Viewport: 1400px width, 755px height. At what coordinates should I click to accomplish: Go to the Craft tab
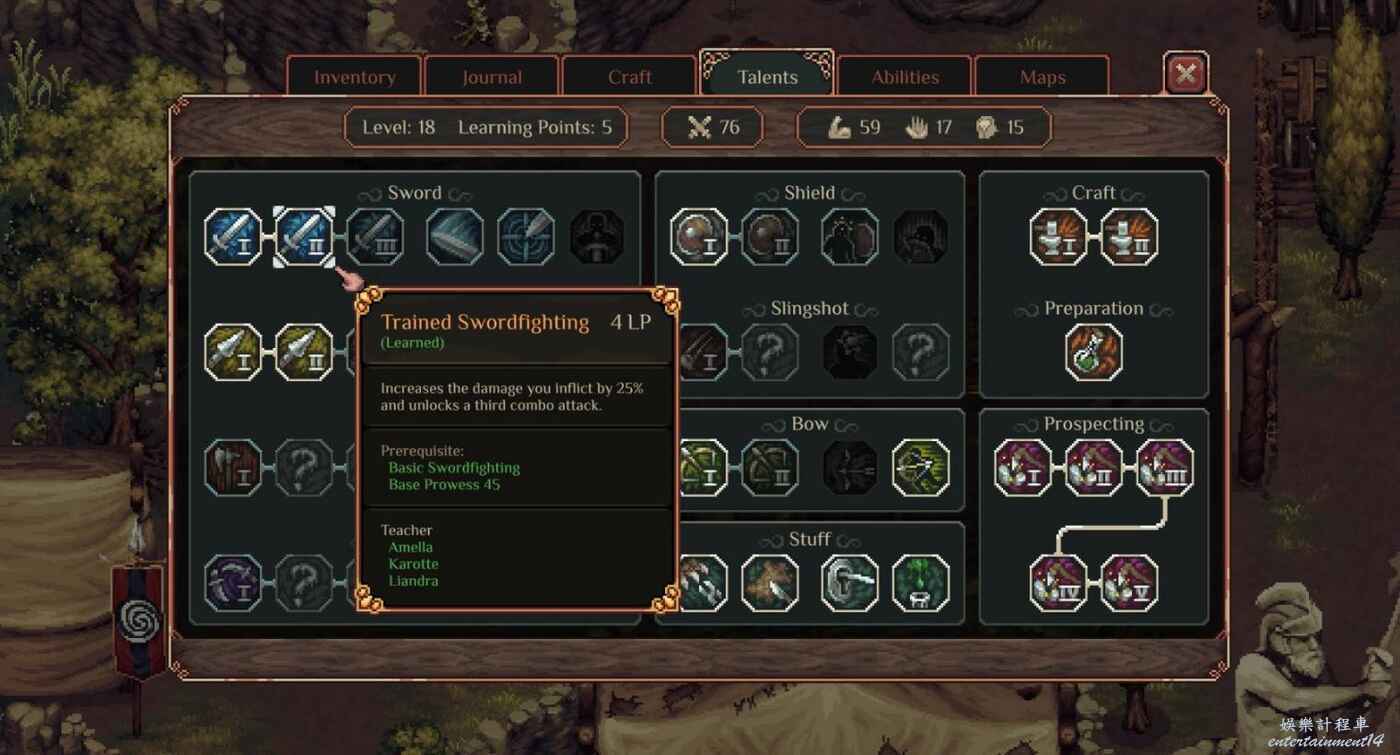(x=630, y=77)
